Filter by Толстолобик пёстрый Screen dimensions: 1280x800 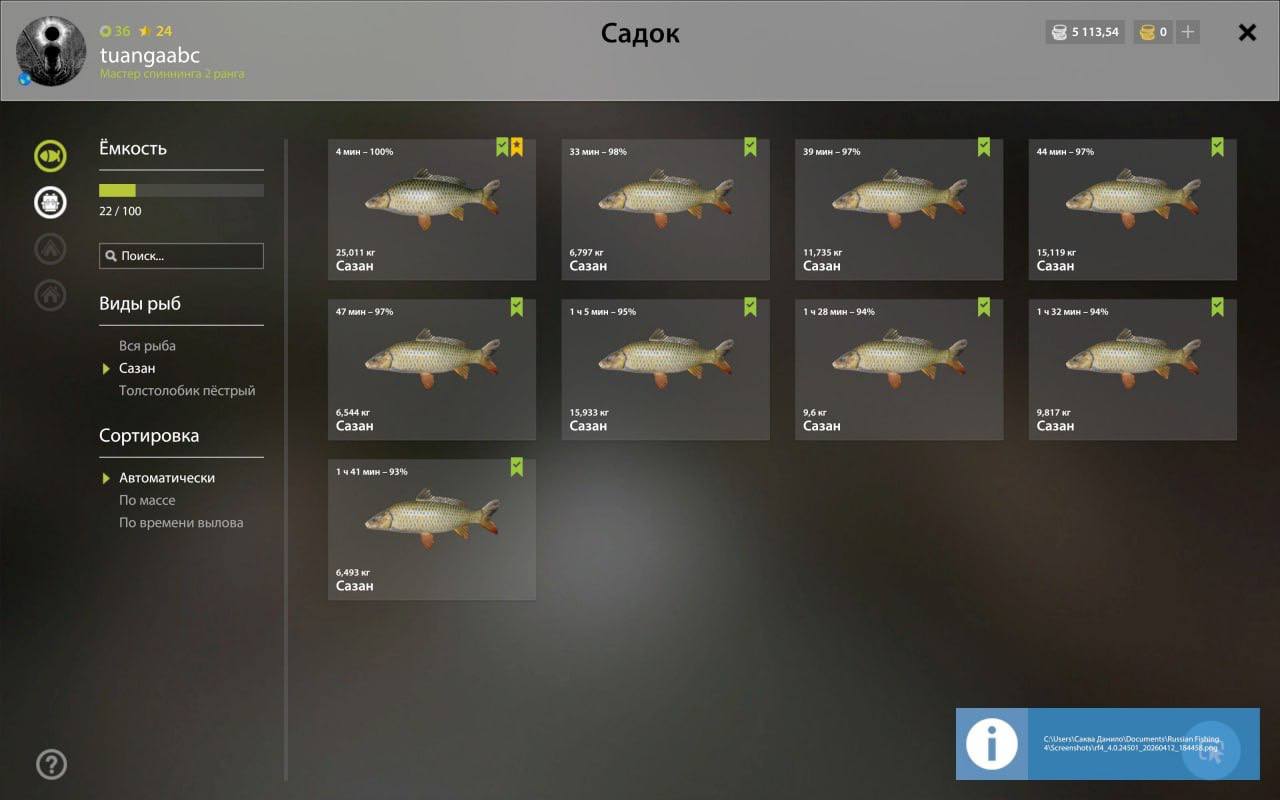tap(187, 391)
